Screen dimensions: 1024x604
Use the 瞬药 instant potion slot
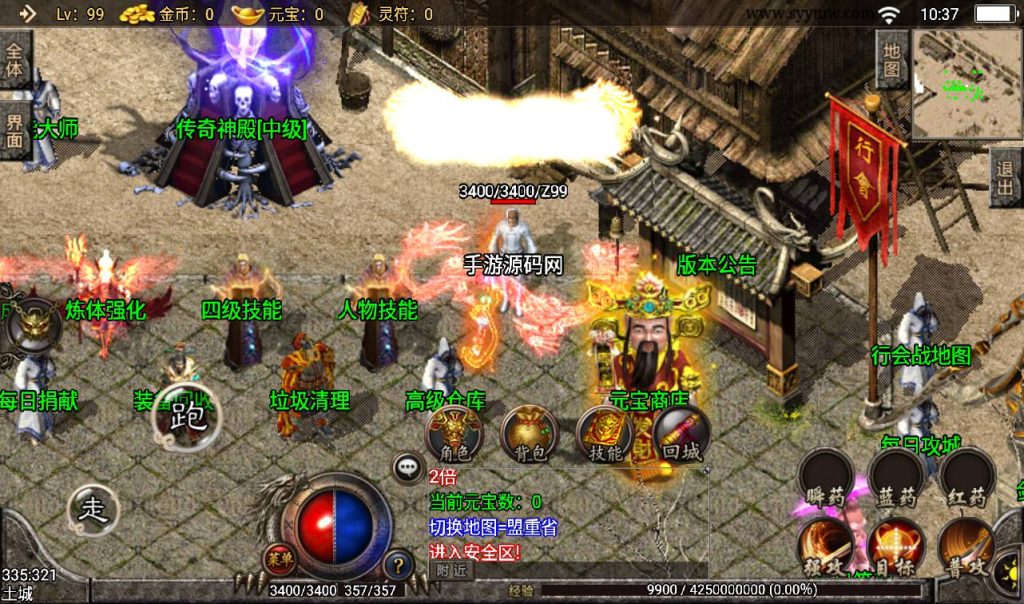[825, 481]
